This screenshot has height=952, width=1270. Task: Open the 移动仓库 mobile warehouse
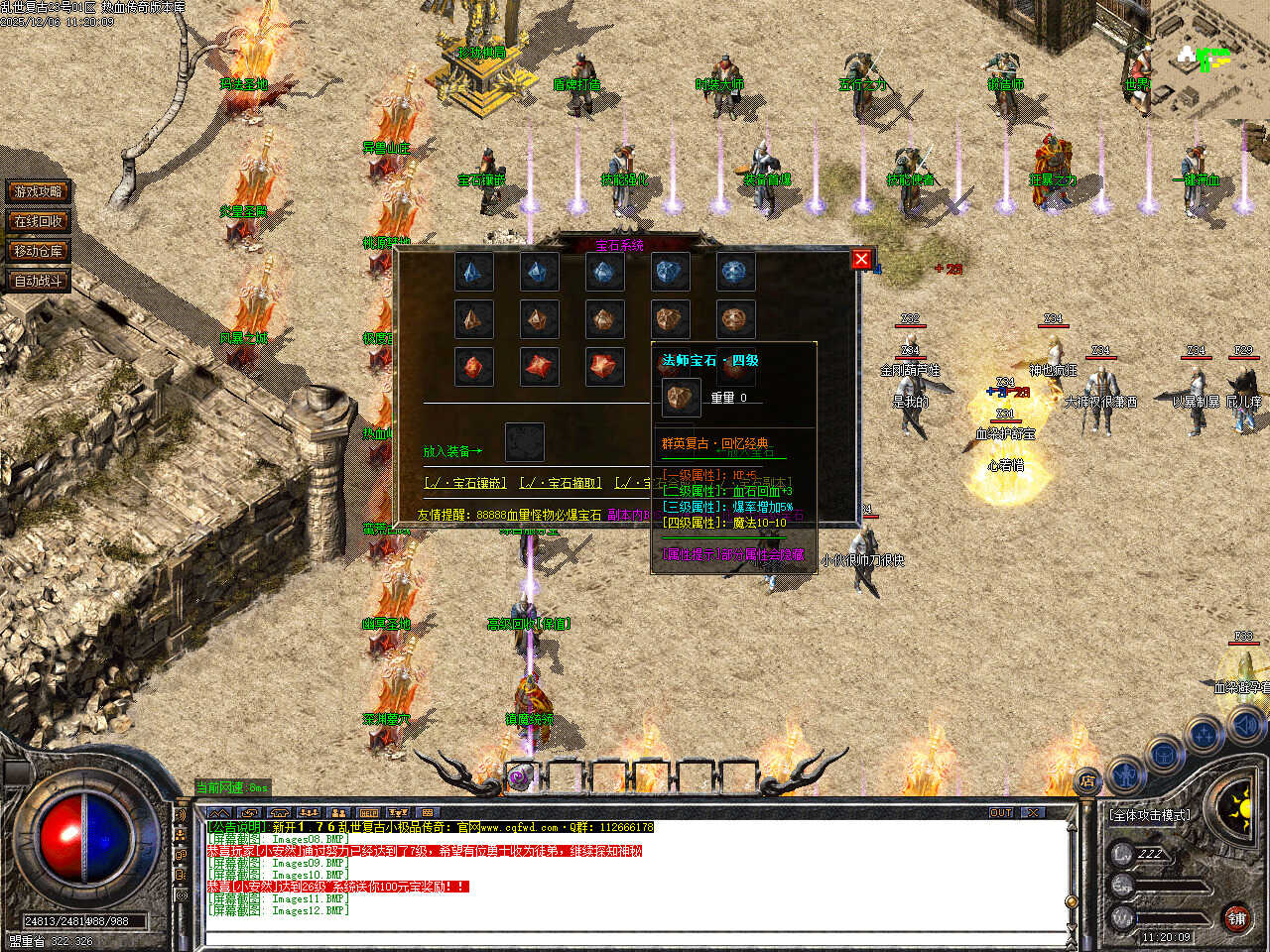point(39,251)
